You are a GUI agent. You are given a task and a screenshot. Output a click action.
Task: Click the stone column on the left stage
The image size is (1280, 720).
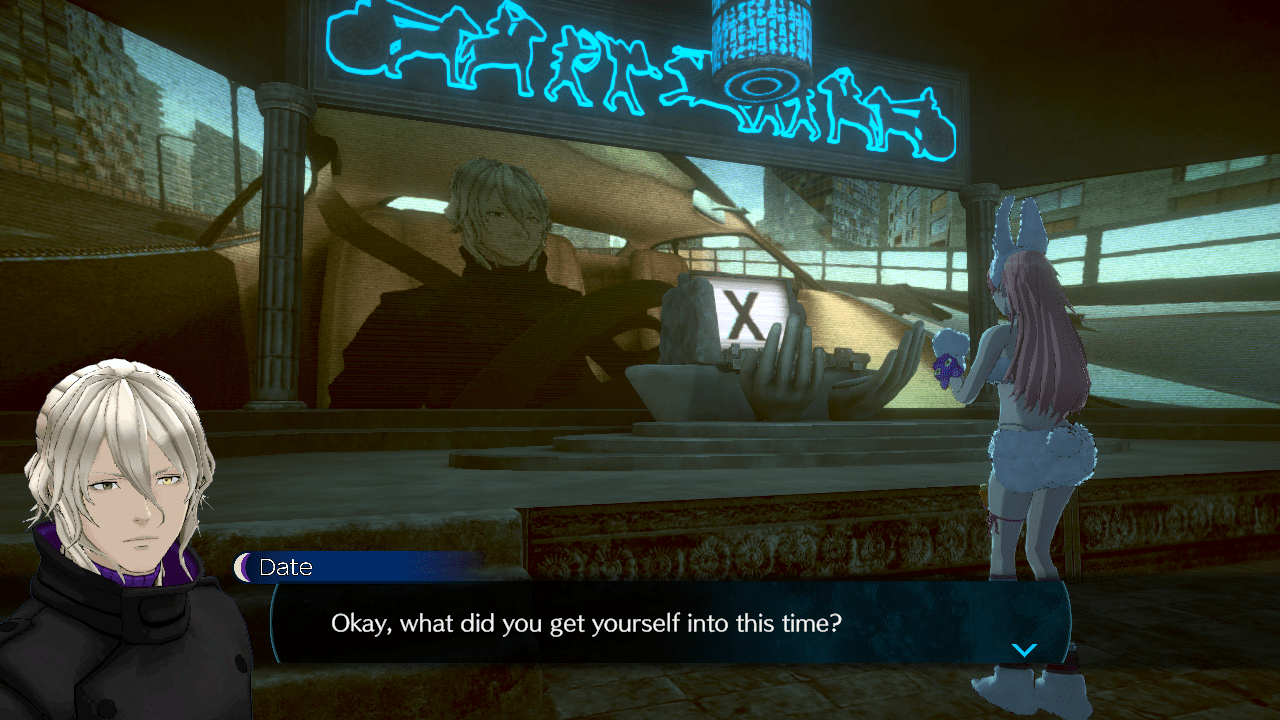(282, 260)
